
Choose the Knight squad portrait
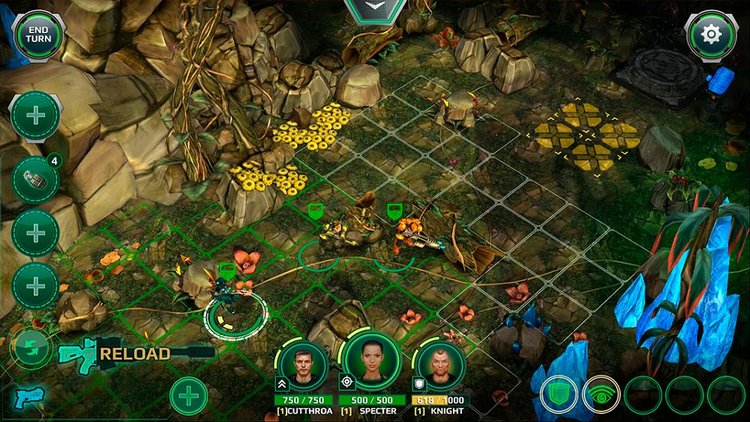pyautogui.click(x=439, y=365)
